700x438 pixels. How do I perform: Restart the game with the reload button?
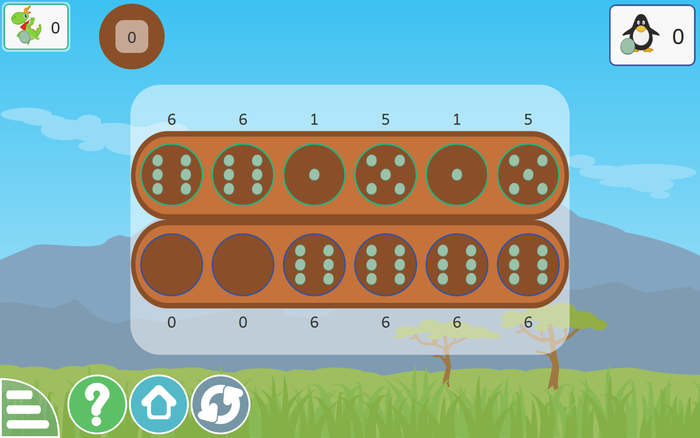pos(220,404)
